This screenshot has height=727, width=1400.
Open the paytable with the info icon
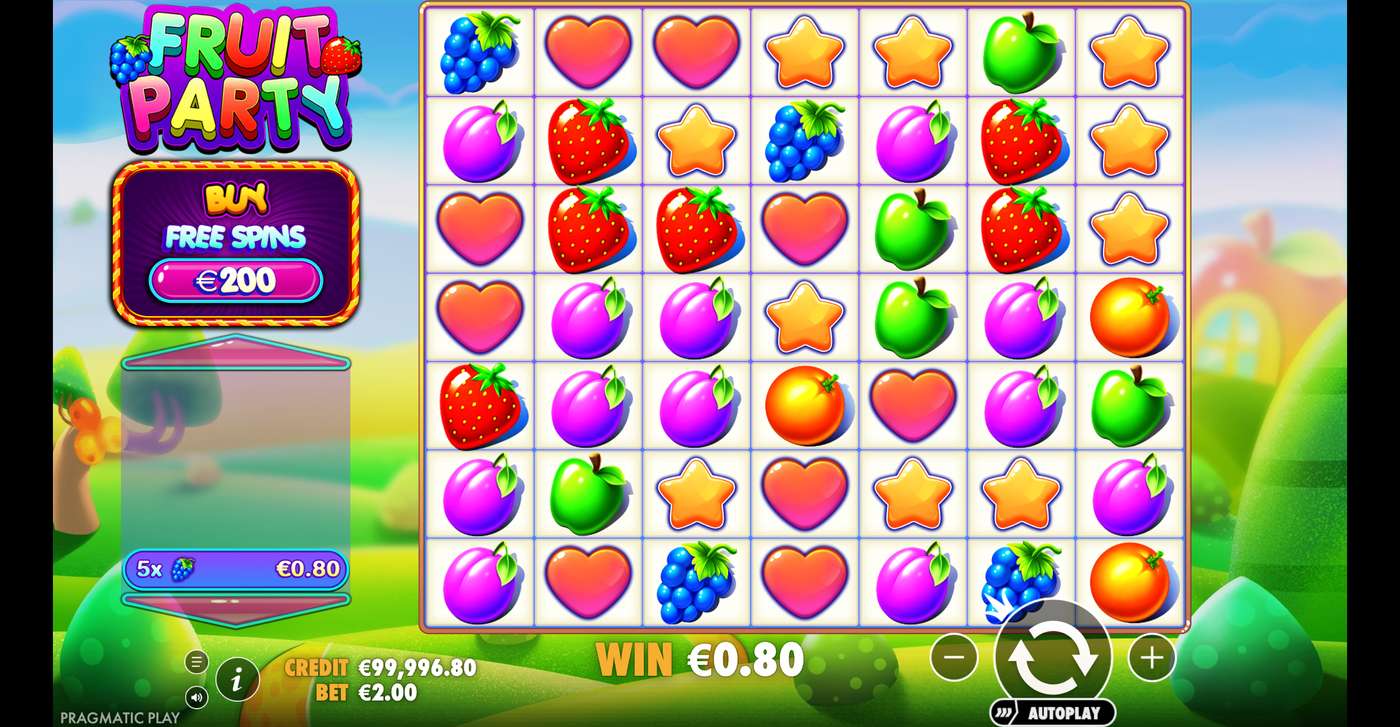[x=237, y=677]
